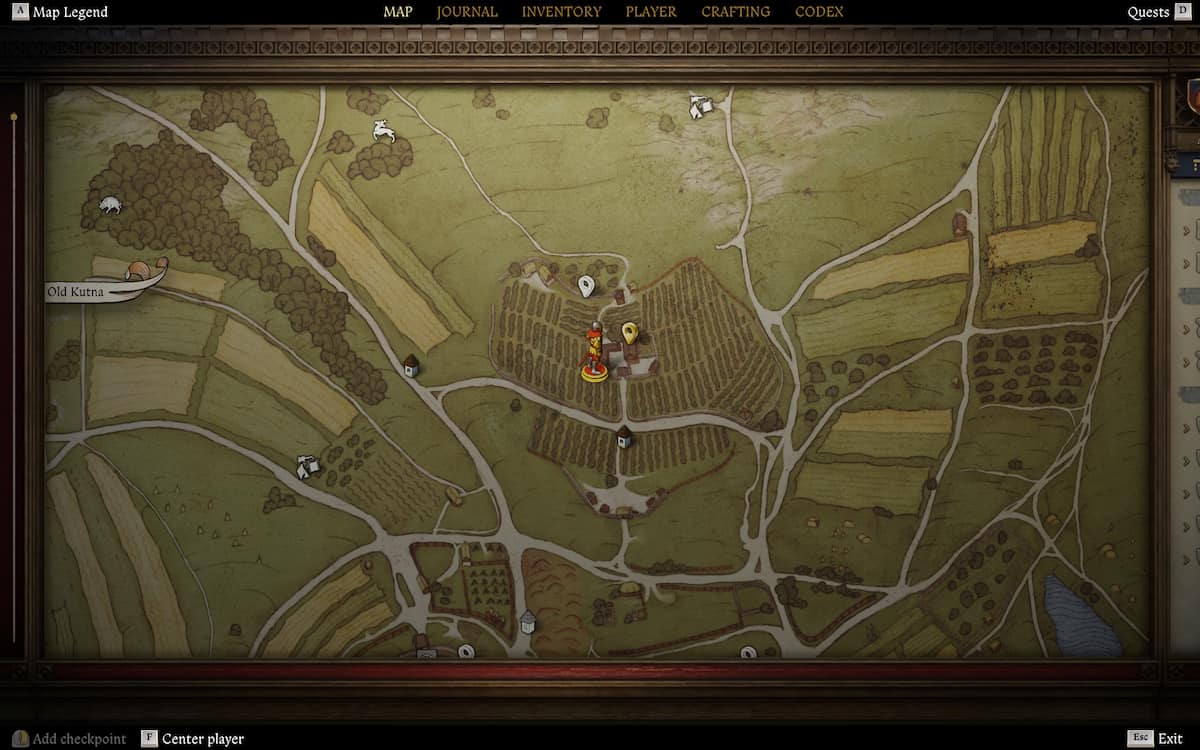The width and height of the screenshot is (1200, 750).
Task: Show the Codex tab
Action: click(x=819, y=12)
